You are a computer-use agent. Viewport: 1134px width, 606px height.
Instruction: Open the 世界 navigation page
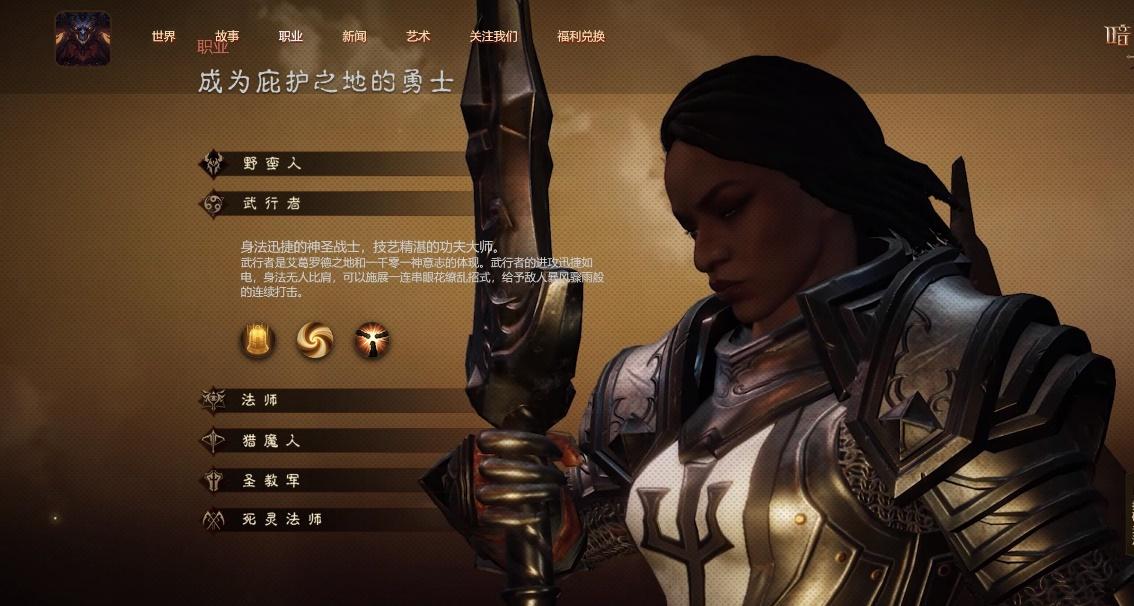click(164, 37)
